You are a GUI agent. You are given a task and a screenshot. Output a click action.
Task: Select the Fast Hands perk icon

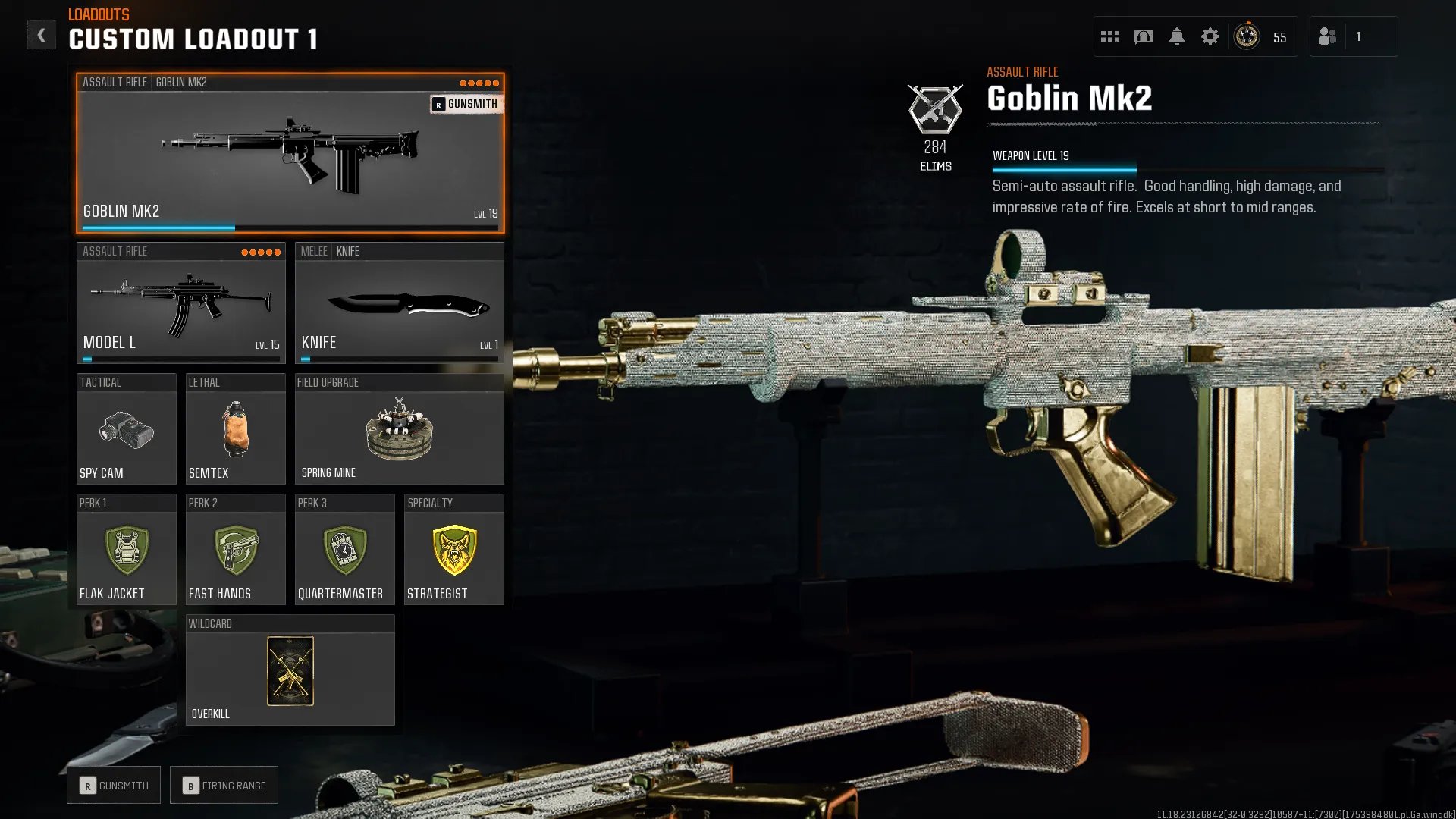[x=235, y=551]
